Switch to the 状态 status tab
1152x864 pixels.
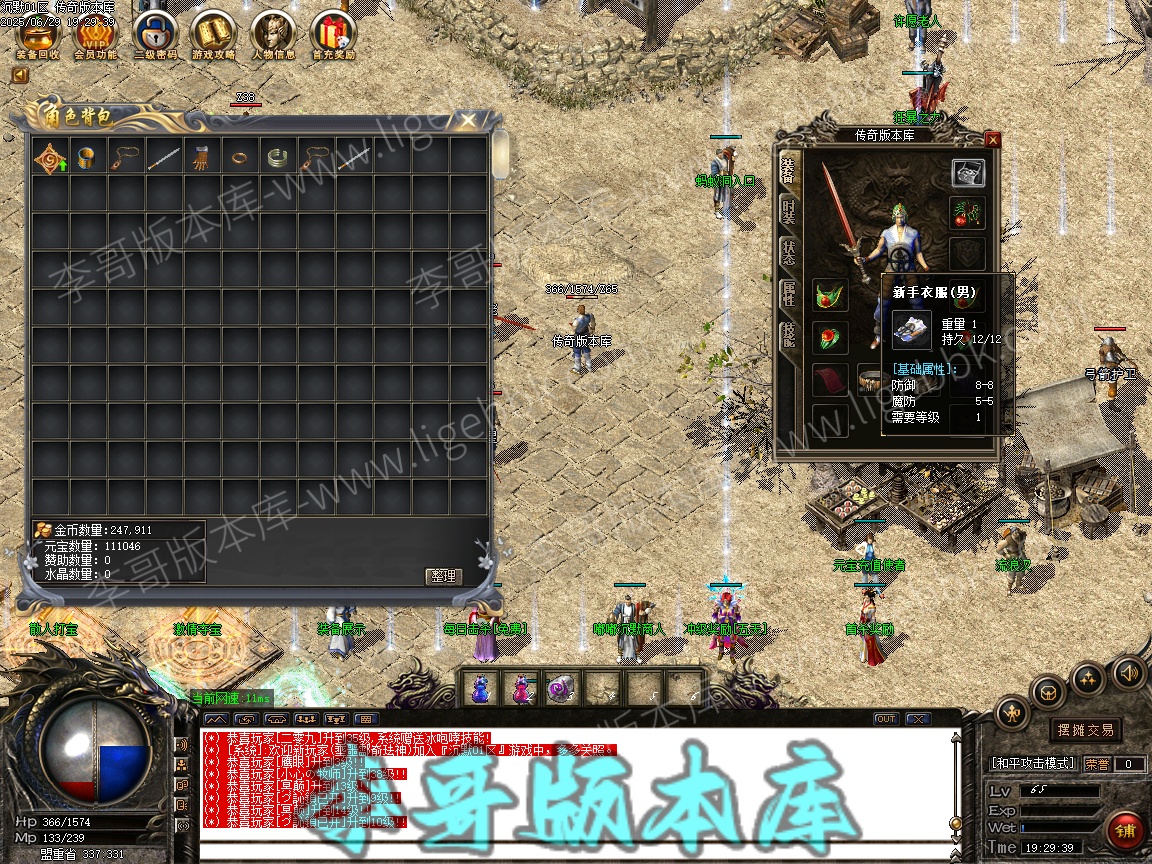[788, 252]
